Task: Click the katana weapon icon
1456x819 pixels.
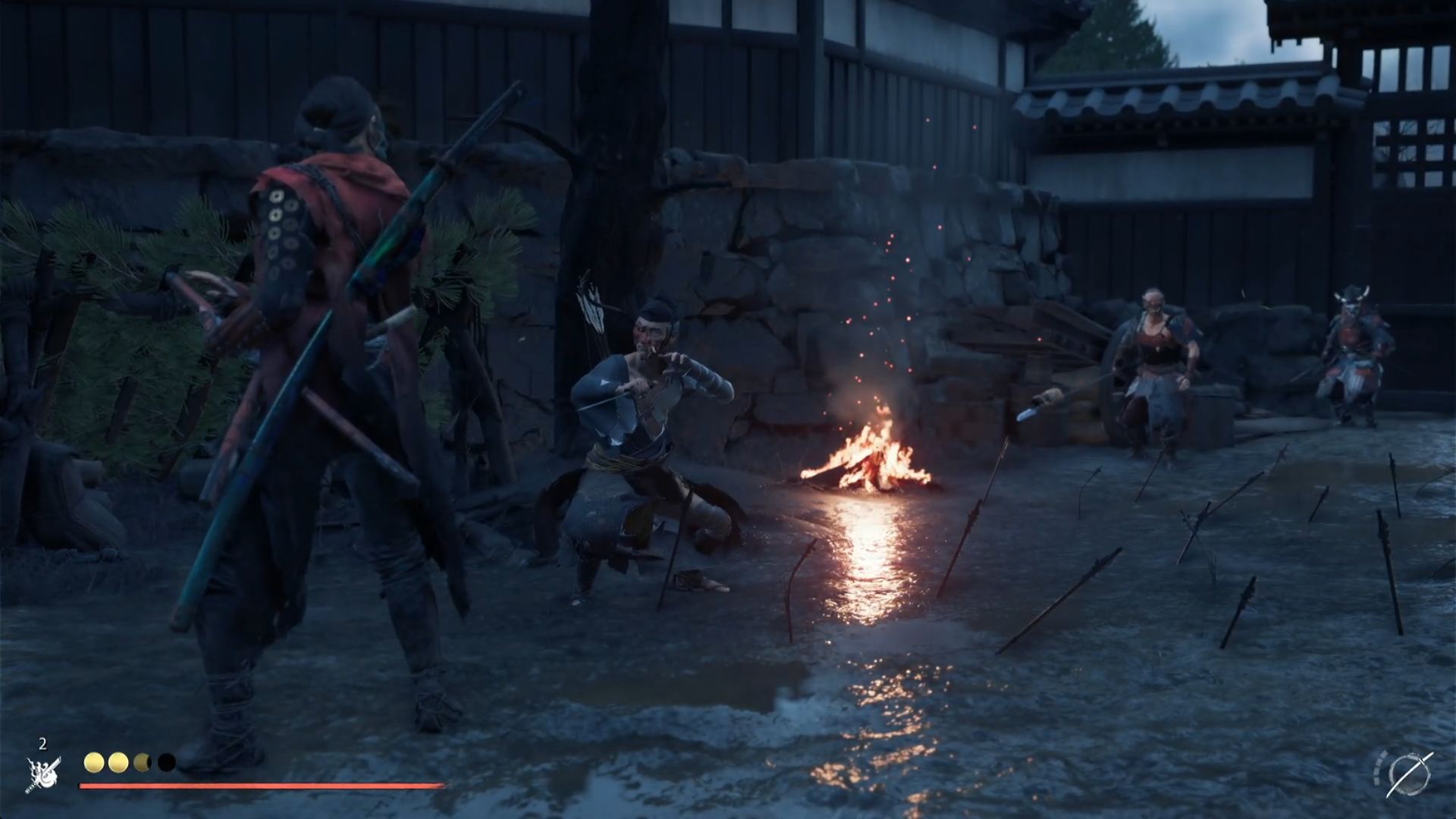Action: 1409,773
